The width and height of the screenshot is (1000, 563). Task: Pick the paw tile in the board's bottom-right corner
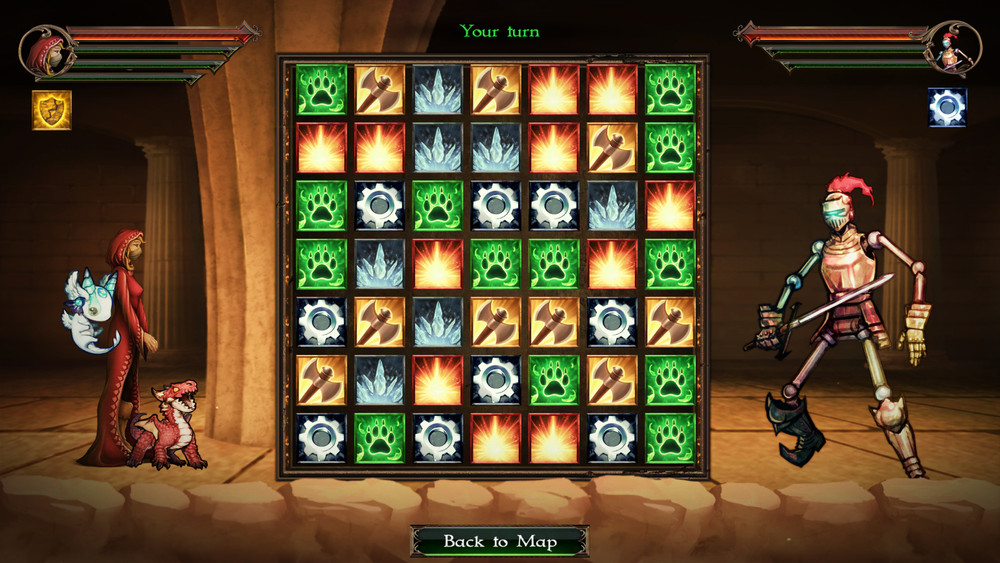tap(670, 438)
